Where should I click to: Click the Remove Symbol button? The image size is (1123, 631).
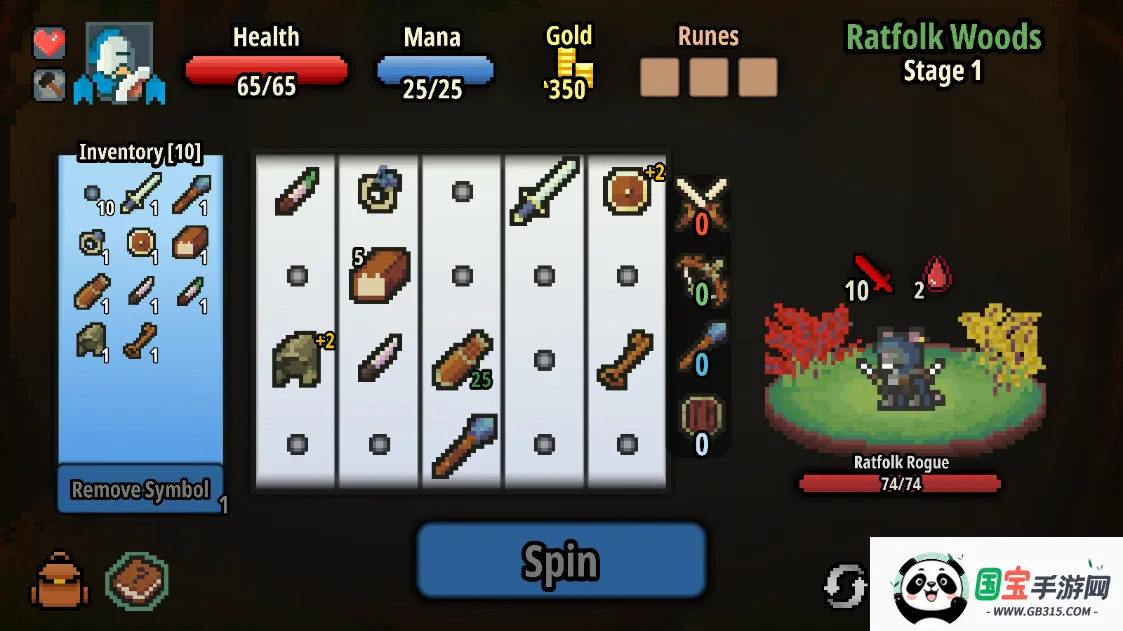(140, 489)
